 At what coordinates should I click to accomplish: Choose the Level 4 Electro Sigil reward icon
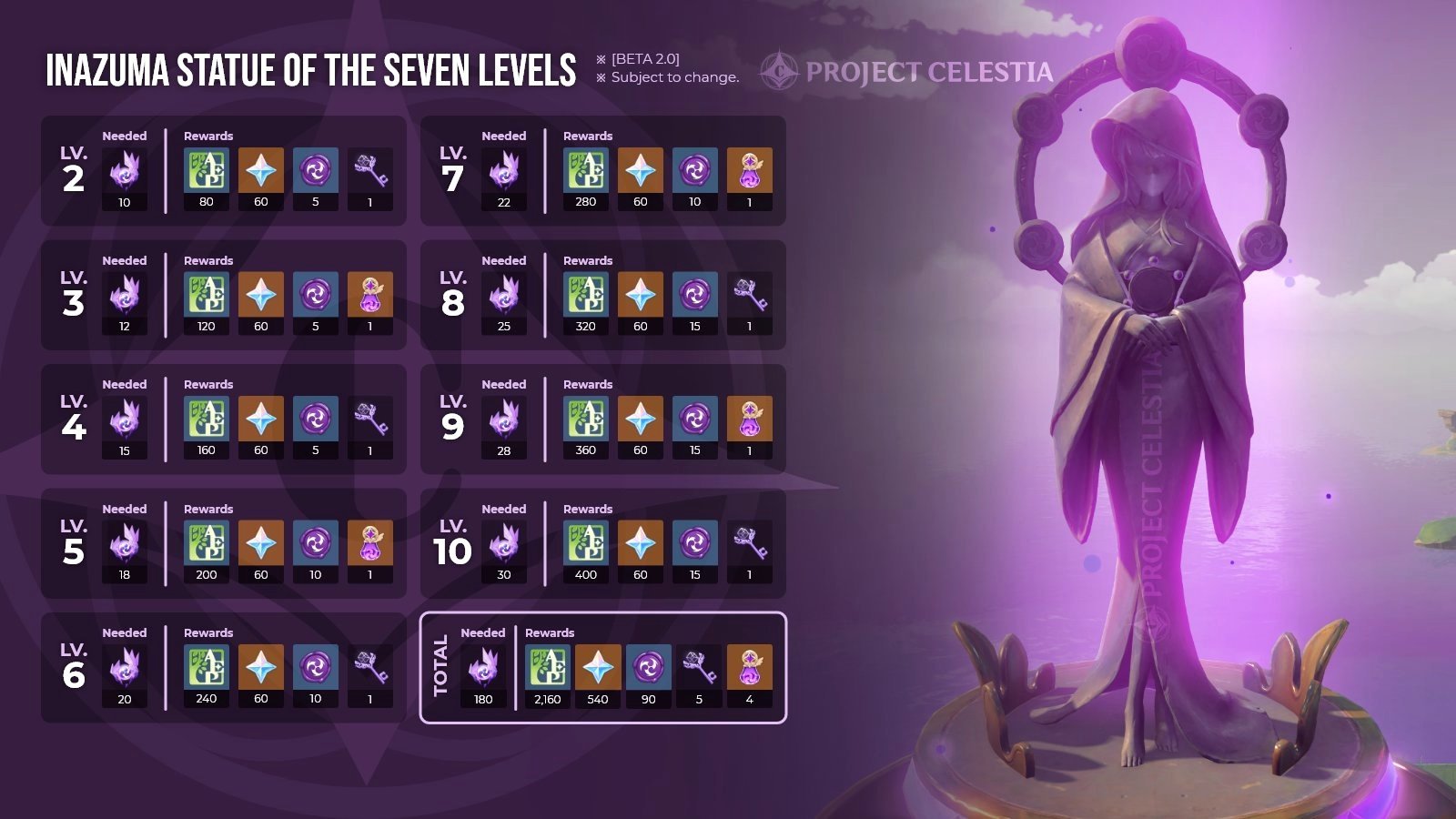tap(316, 419)
